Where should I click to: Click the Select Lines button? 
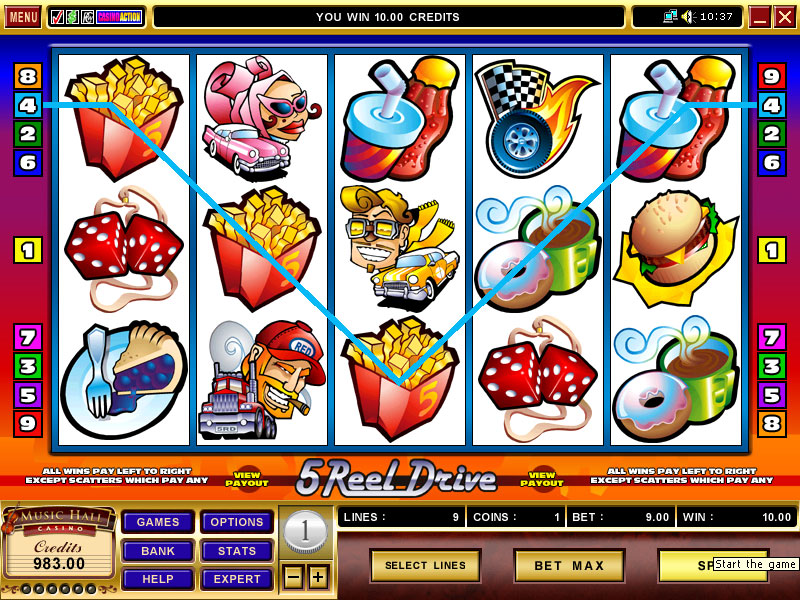coord(425,566)
